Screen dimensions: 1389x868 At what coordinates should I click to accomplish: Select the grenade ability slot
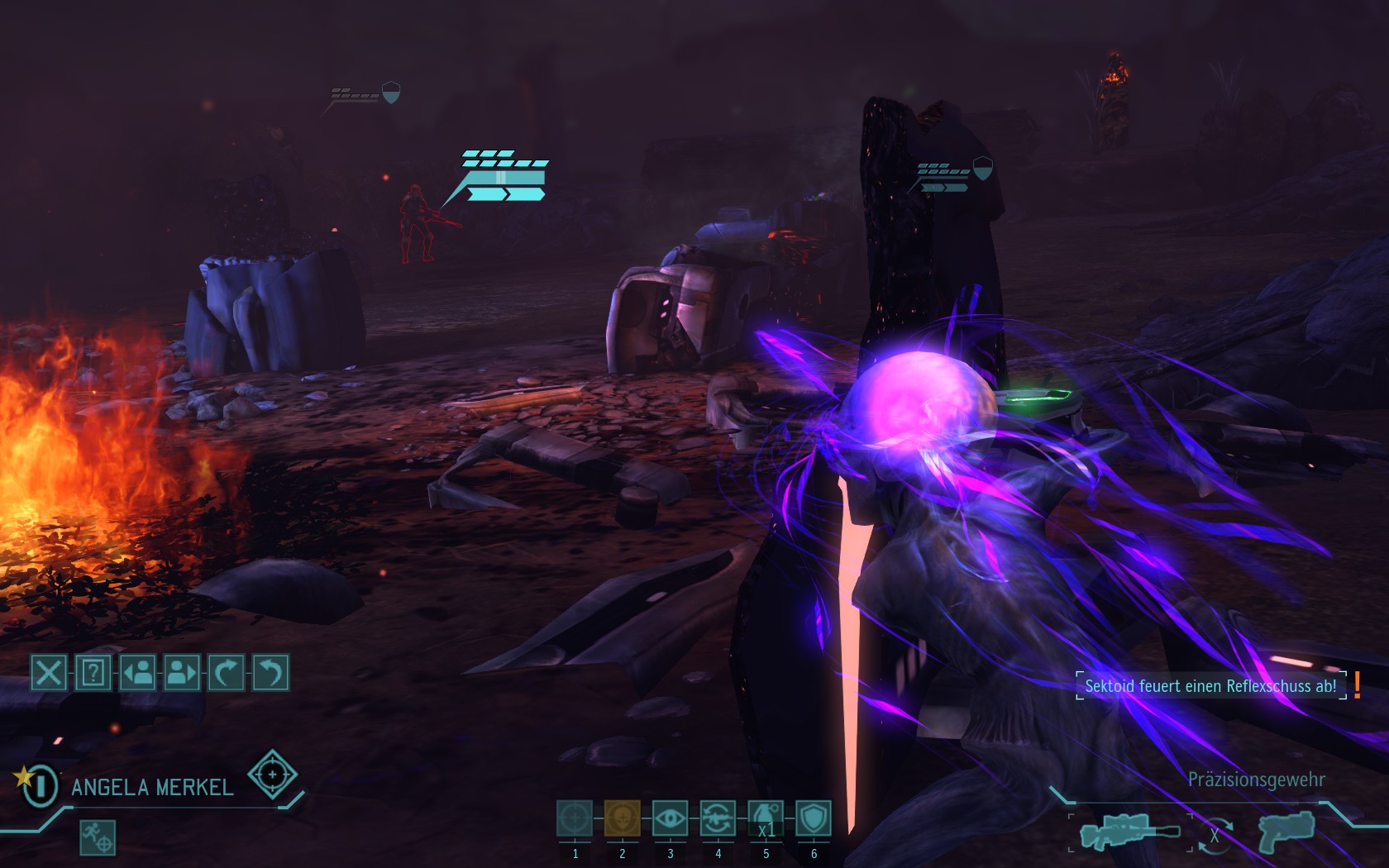click(766, 818)
